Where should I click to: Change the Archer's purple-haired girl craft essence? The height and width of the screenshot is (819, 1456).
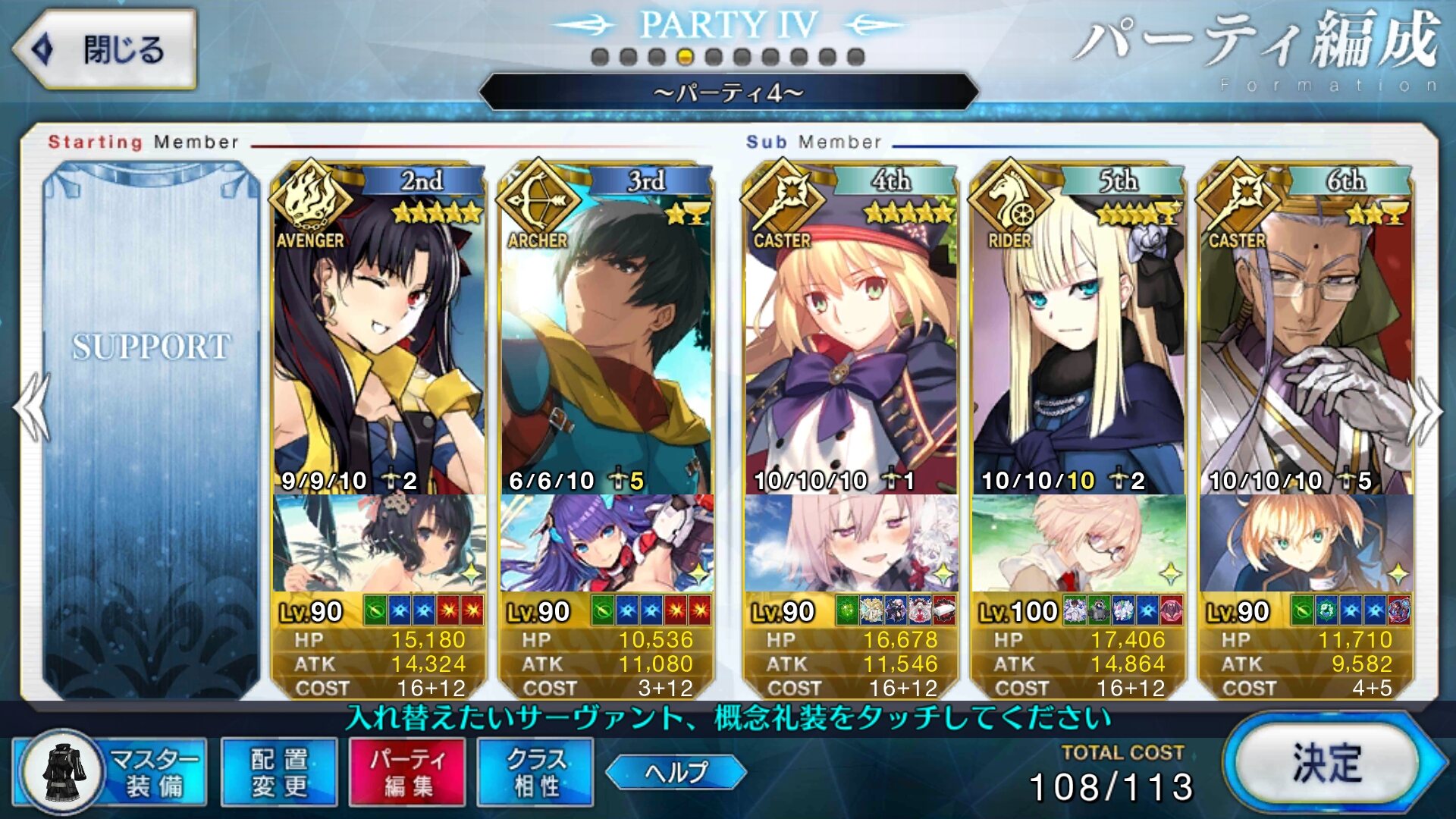(607, 543)
